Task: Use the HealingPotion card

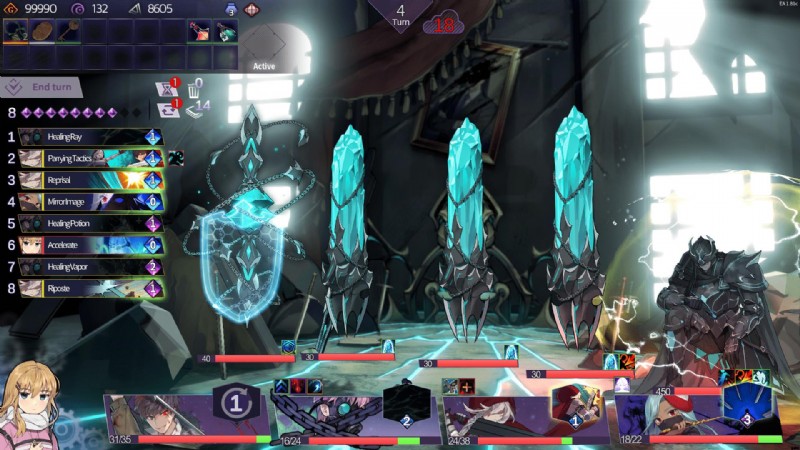Action: pyautogui.click(x=90, y=223)
